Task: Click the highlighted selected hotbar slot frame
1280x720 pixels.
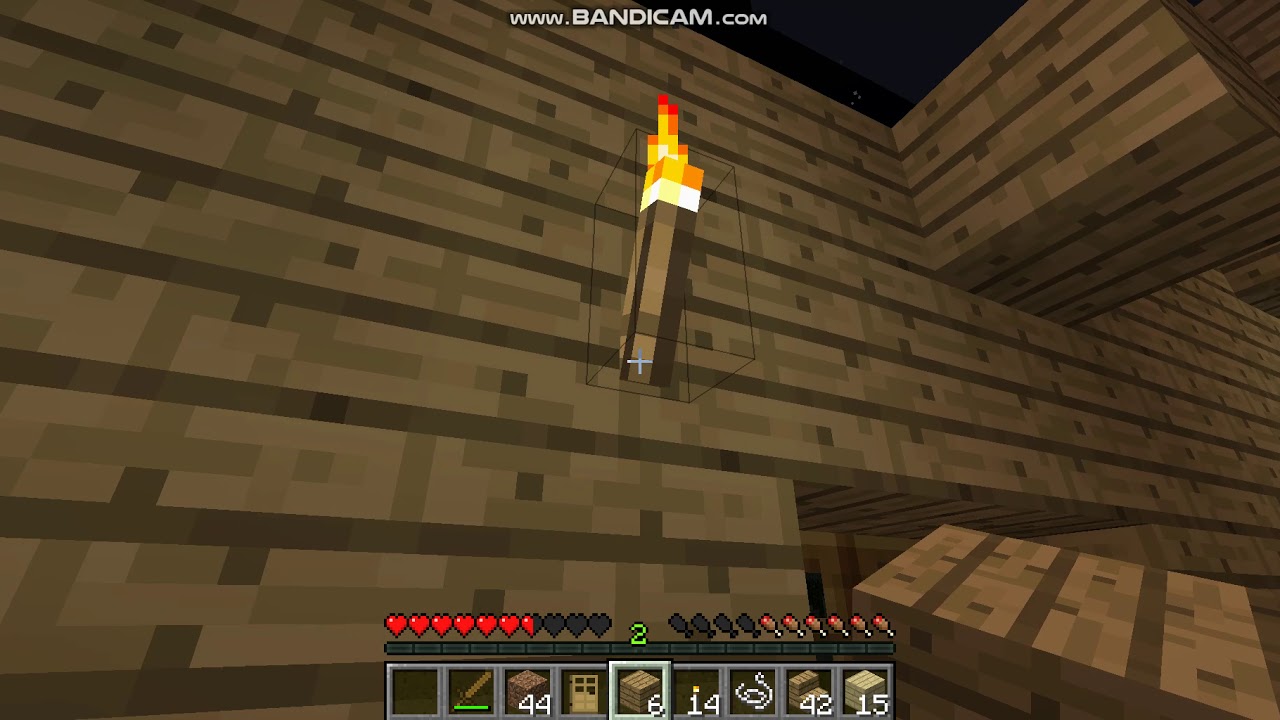Action: 638,690
